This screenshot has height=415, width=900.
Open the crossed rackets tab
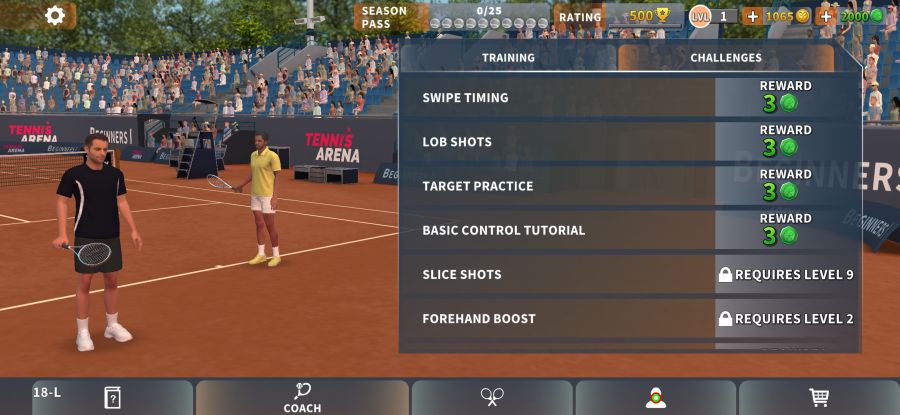[x=491, y=397]
